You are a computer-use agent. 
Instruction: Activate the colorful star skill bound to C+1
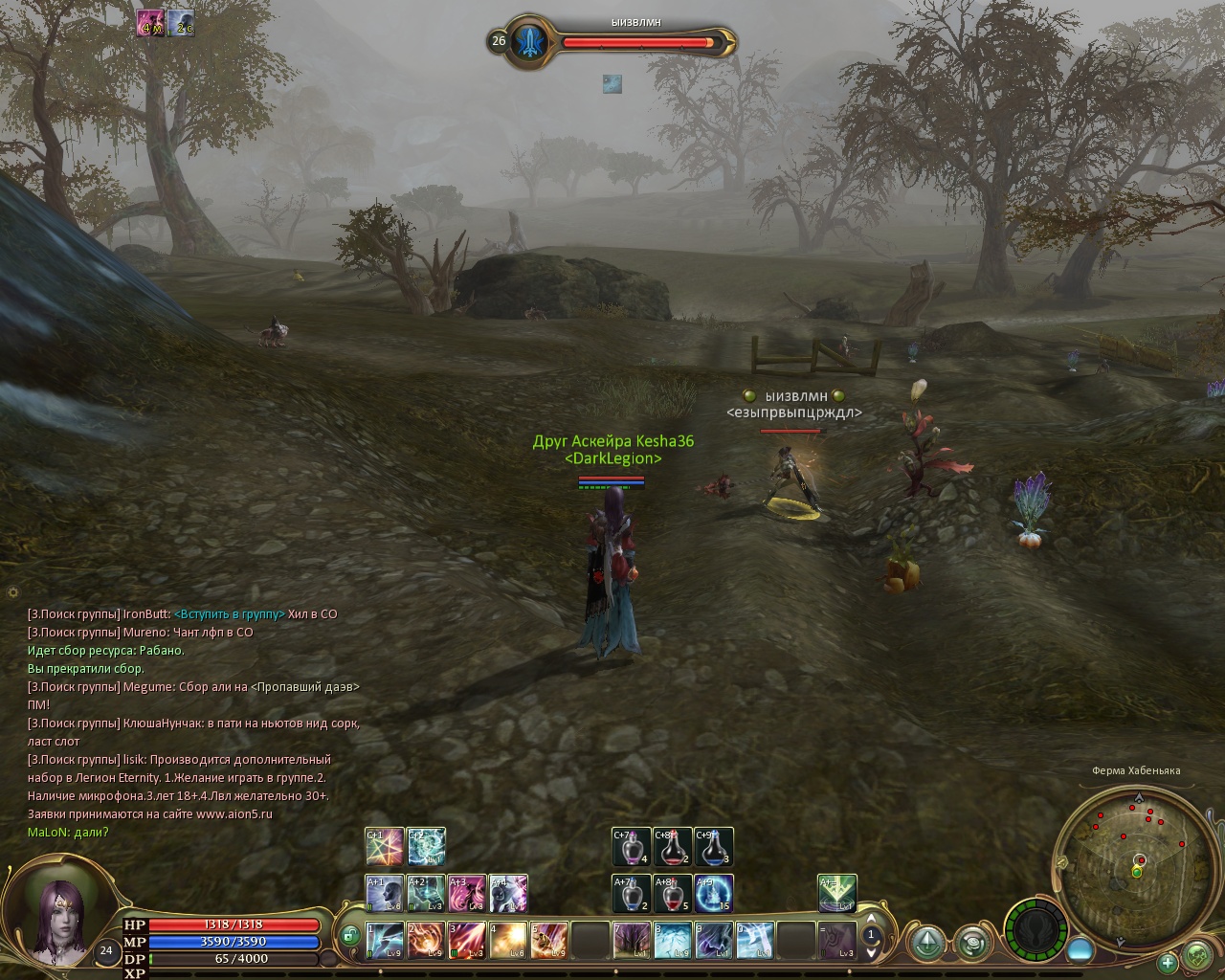coord(385,847)
